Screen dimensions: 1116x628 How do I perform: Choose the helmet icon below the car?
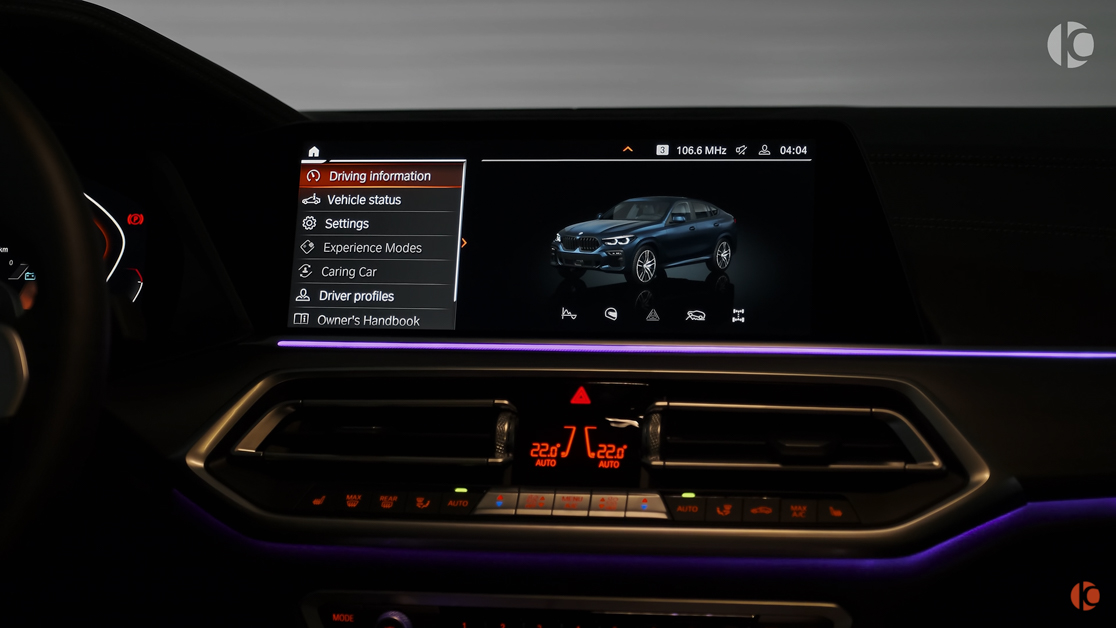click(x=611, y=315)
